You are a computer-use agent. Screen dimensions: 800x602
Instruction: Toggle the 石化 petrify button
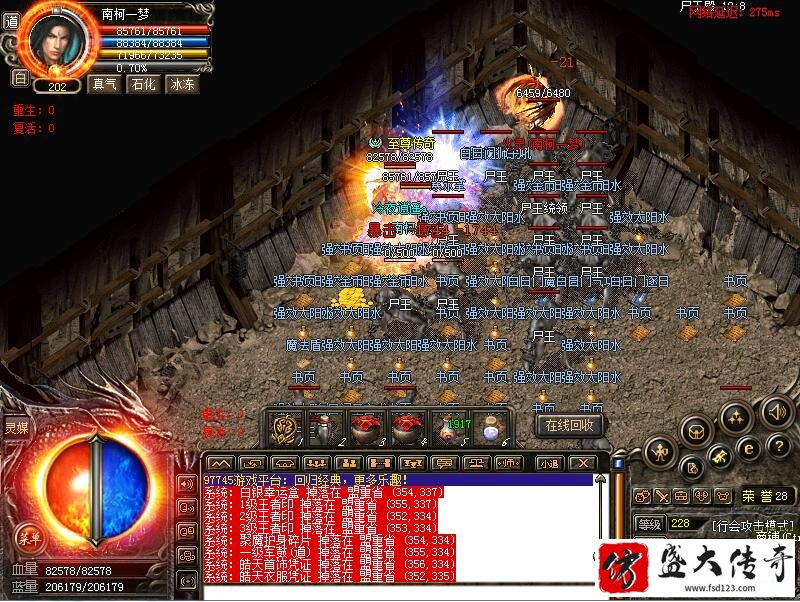[143, 84]
